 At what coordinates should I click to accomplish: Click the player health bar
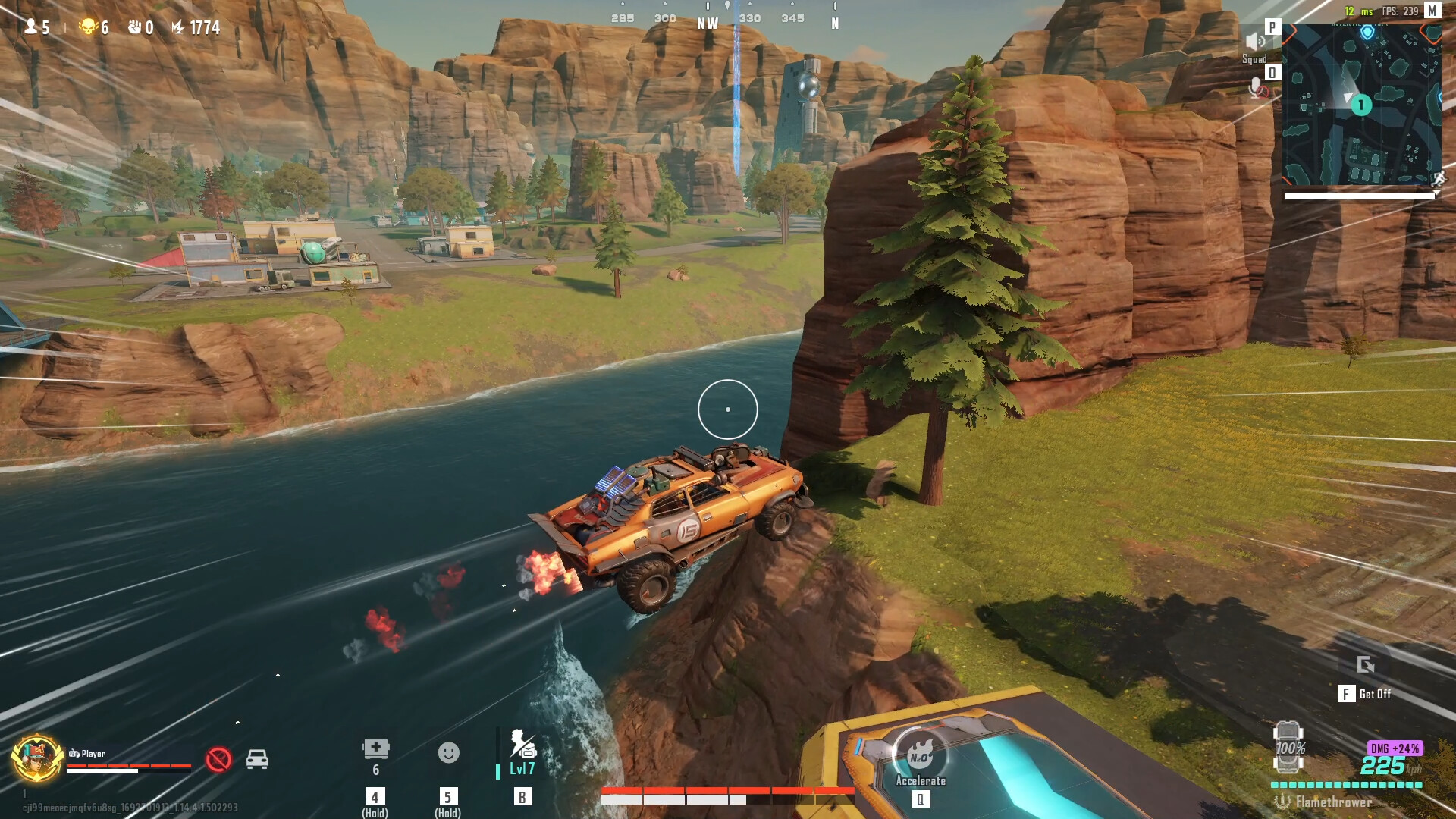point(129,766)
